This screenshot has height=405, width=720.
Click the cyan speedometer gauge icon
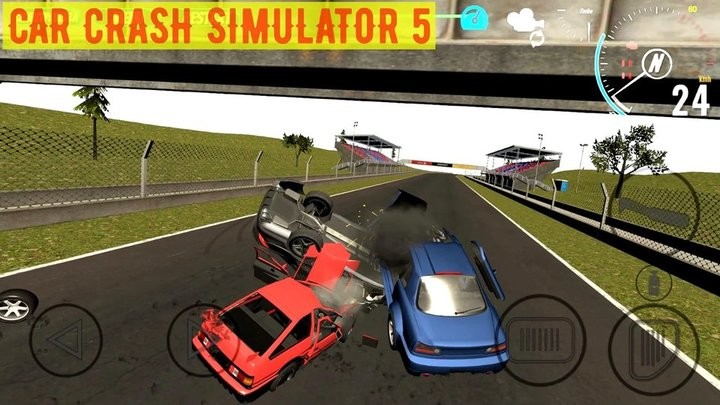tap(477, 17)
